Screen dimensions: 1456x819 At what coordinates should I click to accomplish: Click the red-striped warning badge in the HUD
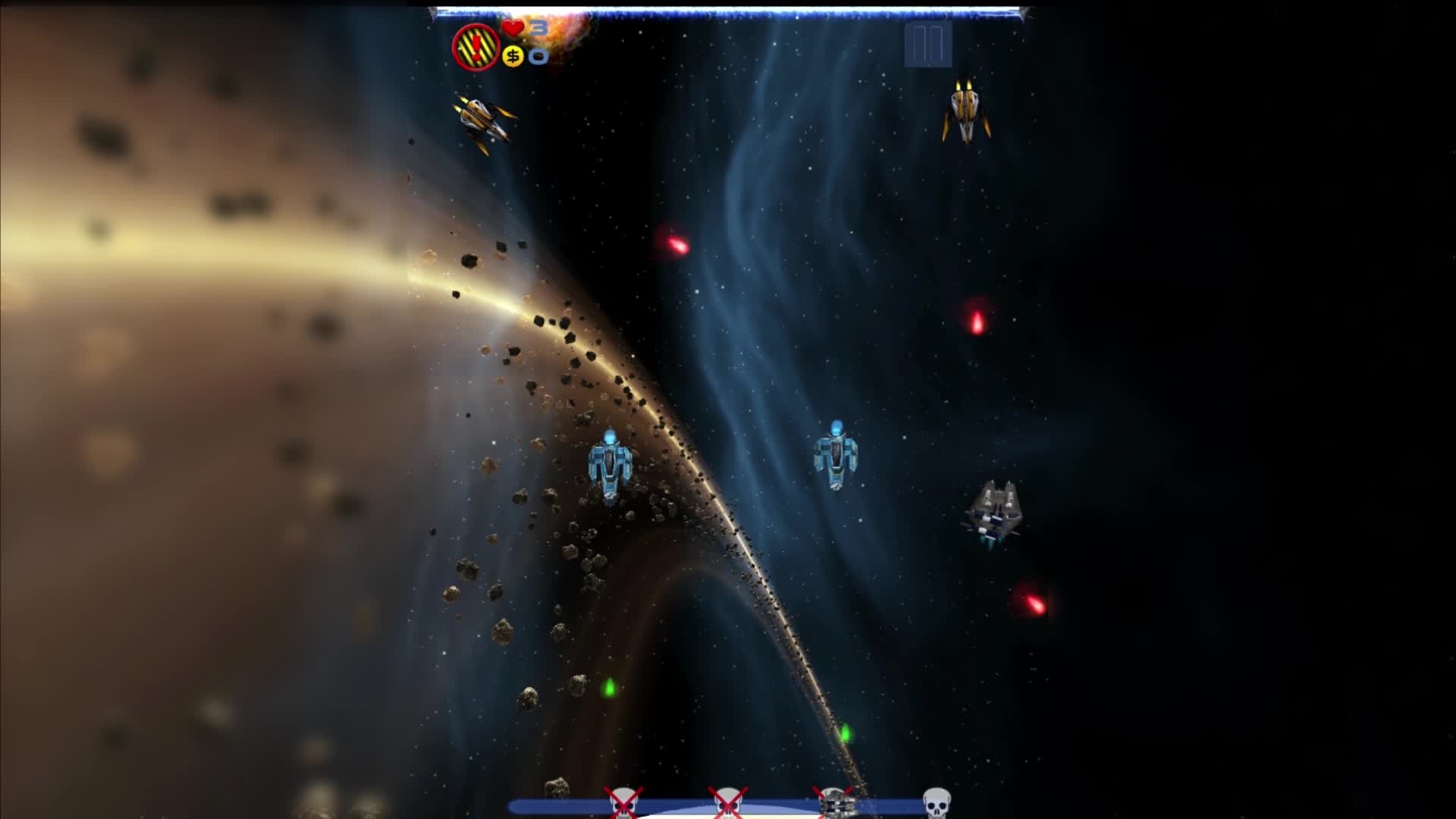coord(474,47)
